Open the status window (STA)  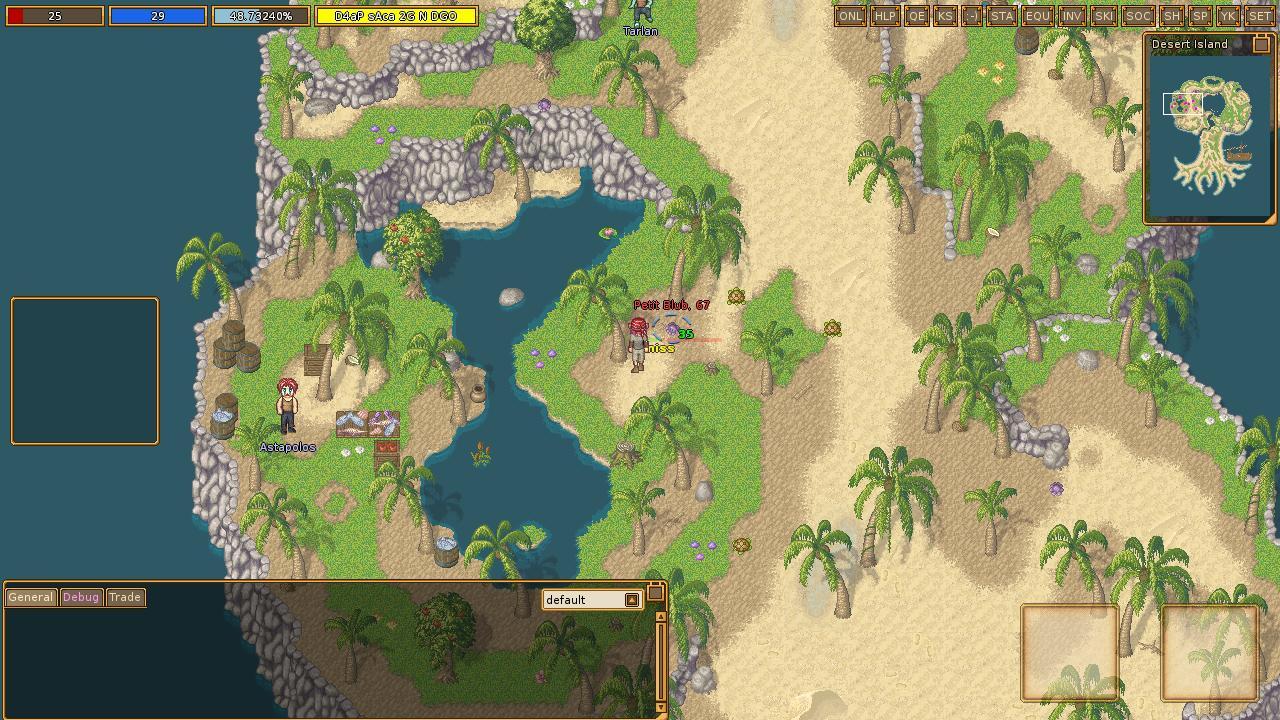pos(1000,16)
